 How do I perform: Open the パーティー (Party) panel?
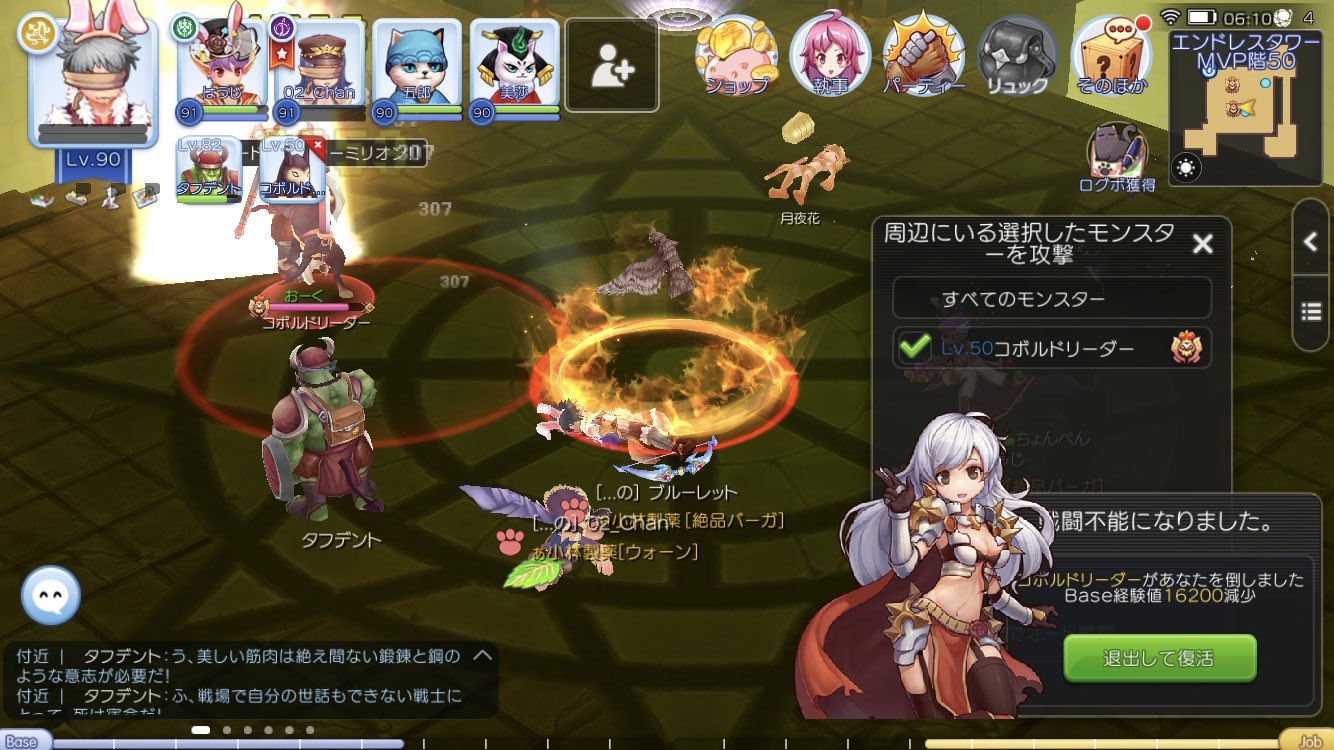pos(922,55)
